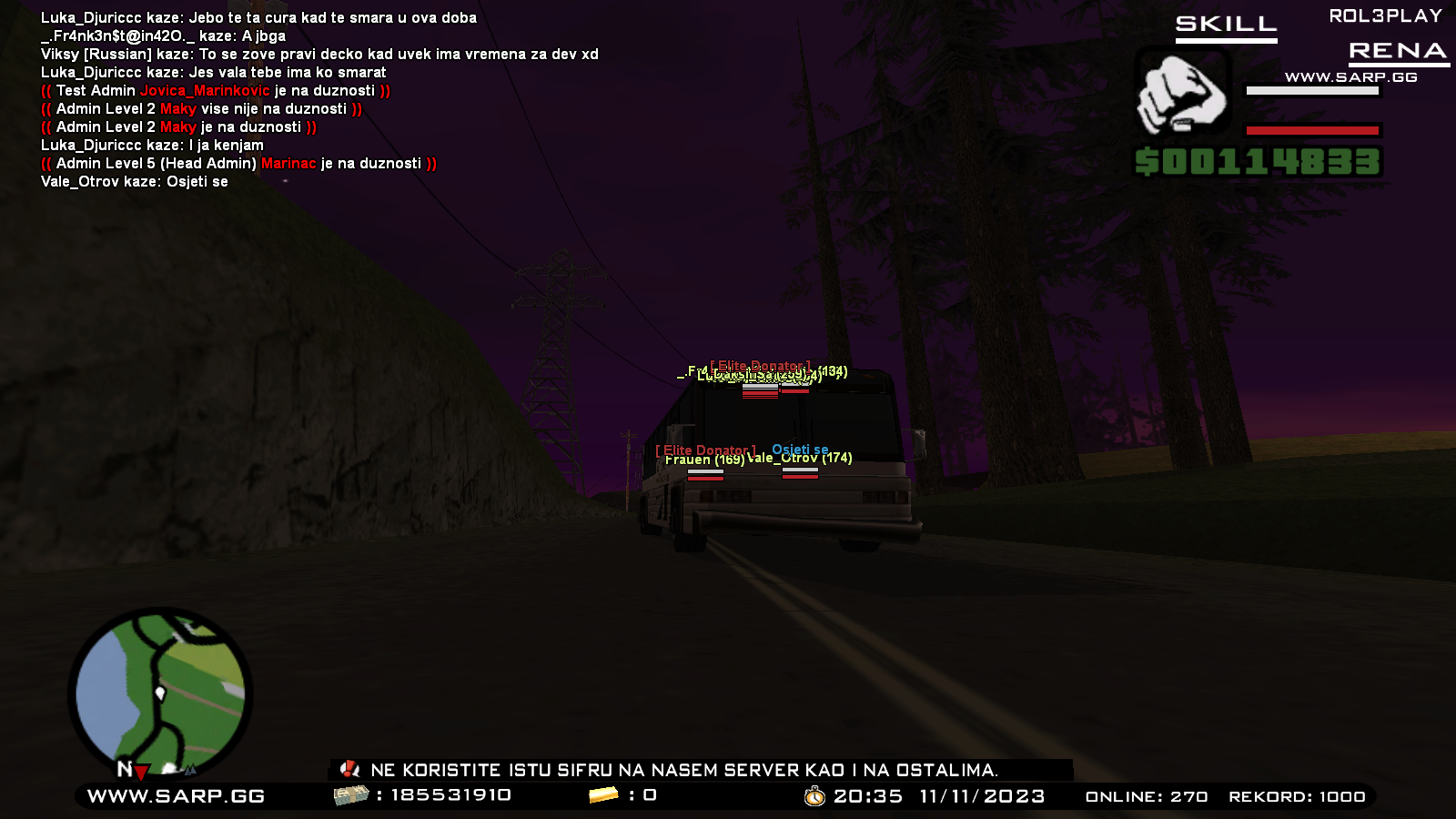Select the RENA header label
The height and width of the screenshot is (819, 1456).
(1399, 52)
